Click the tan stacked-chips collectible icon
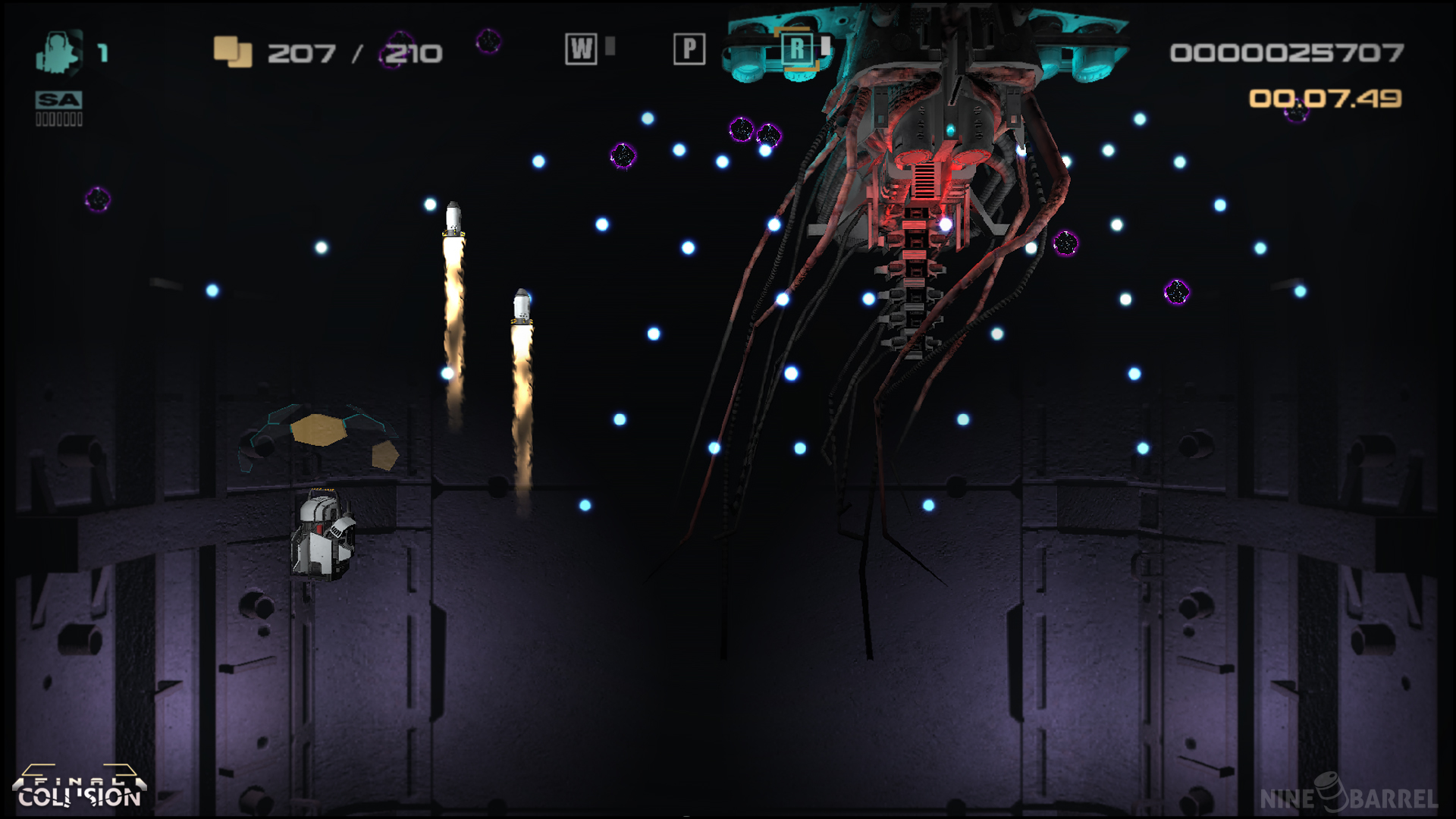This screenshot has width=1456, height=819. coord(233,52)
